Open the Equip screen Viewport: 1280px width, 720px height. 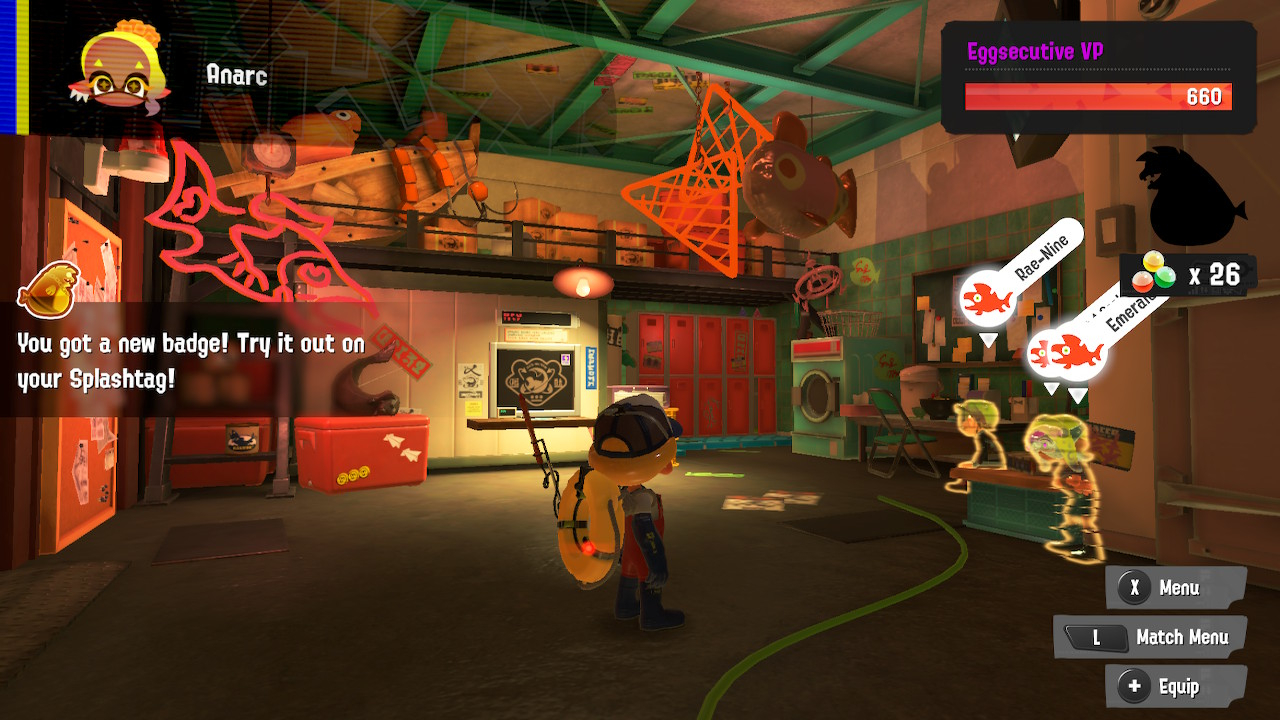[x=1176, y=686]
